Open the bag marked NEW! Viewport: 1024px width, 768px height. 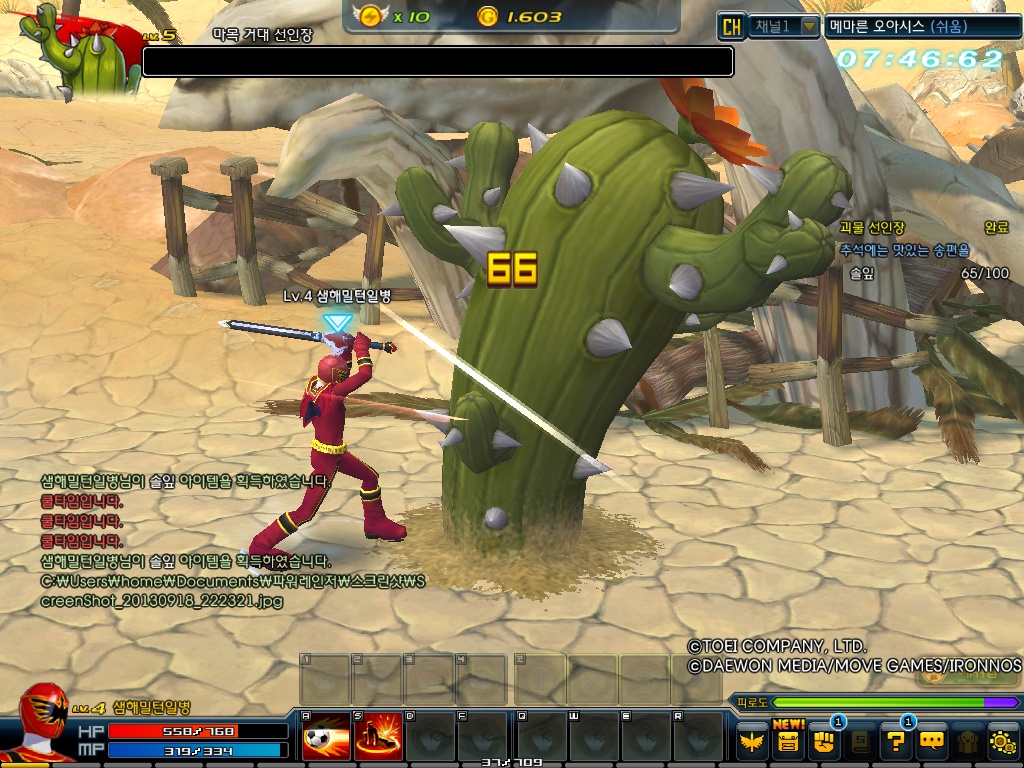coord(789,742)
